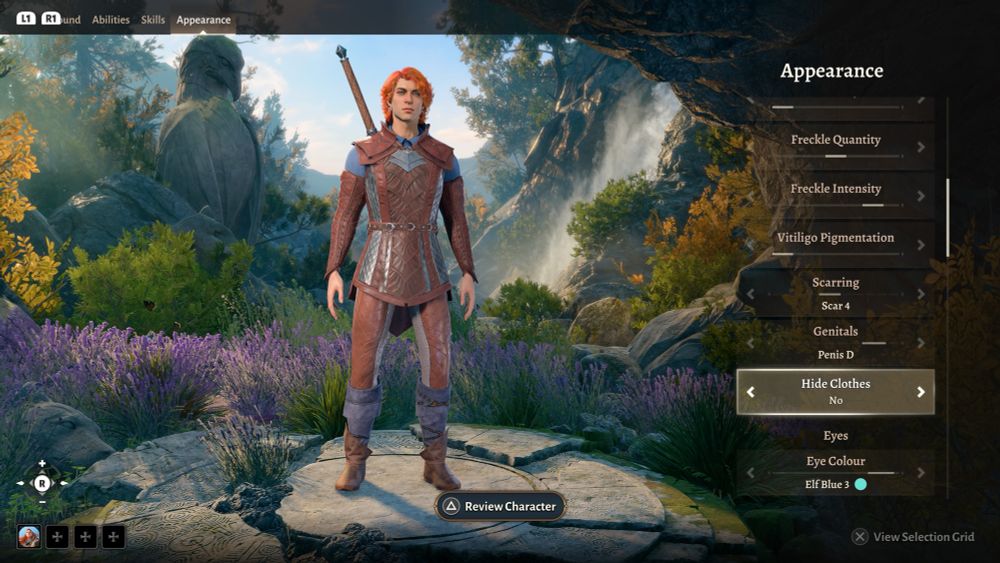Raise Vitiligo Pigmentation using its right arrow
This screenshot has height=563, width=1000.
[x=920, y=245]
